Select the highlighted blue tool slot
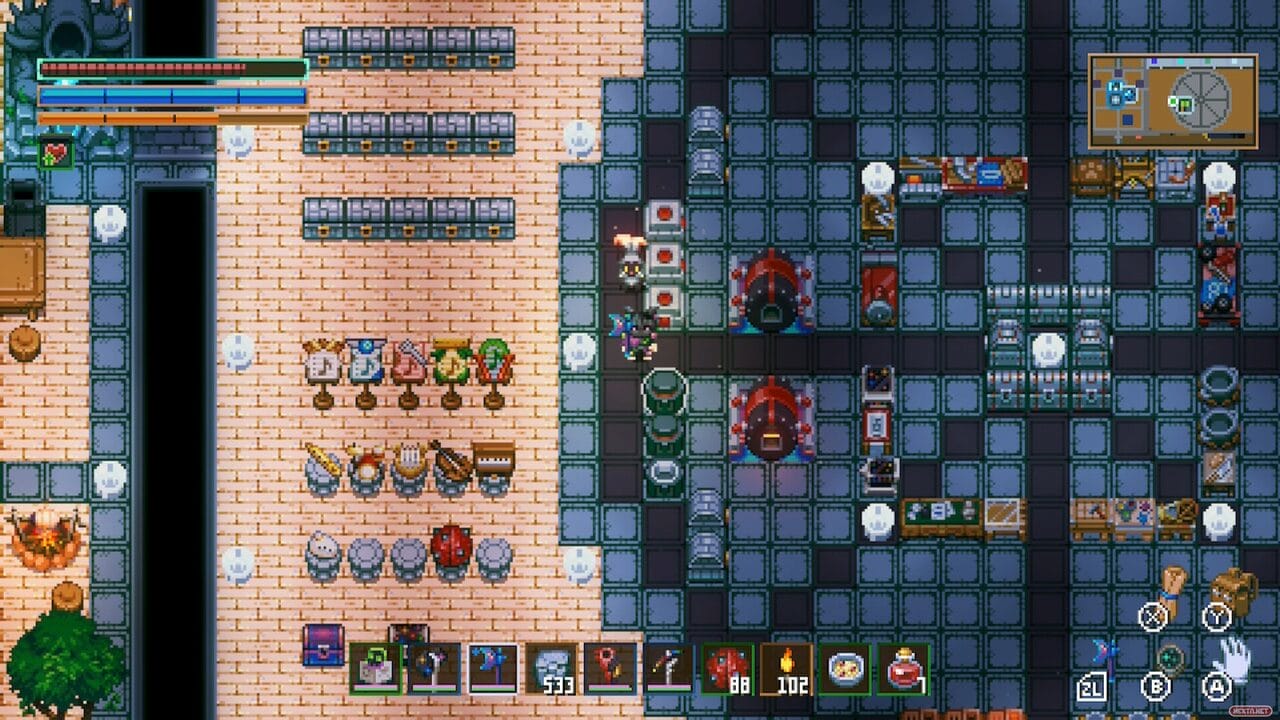 (x=493, y=668)
